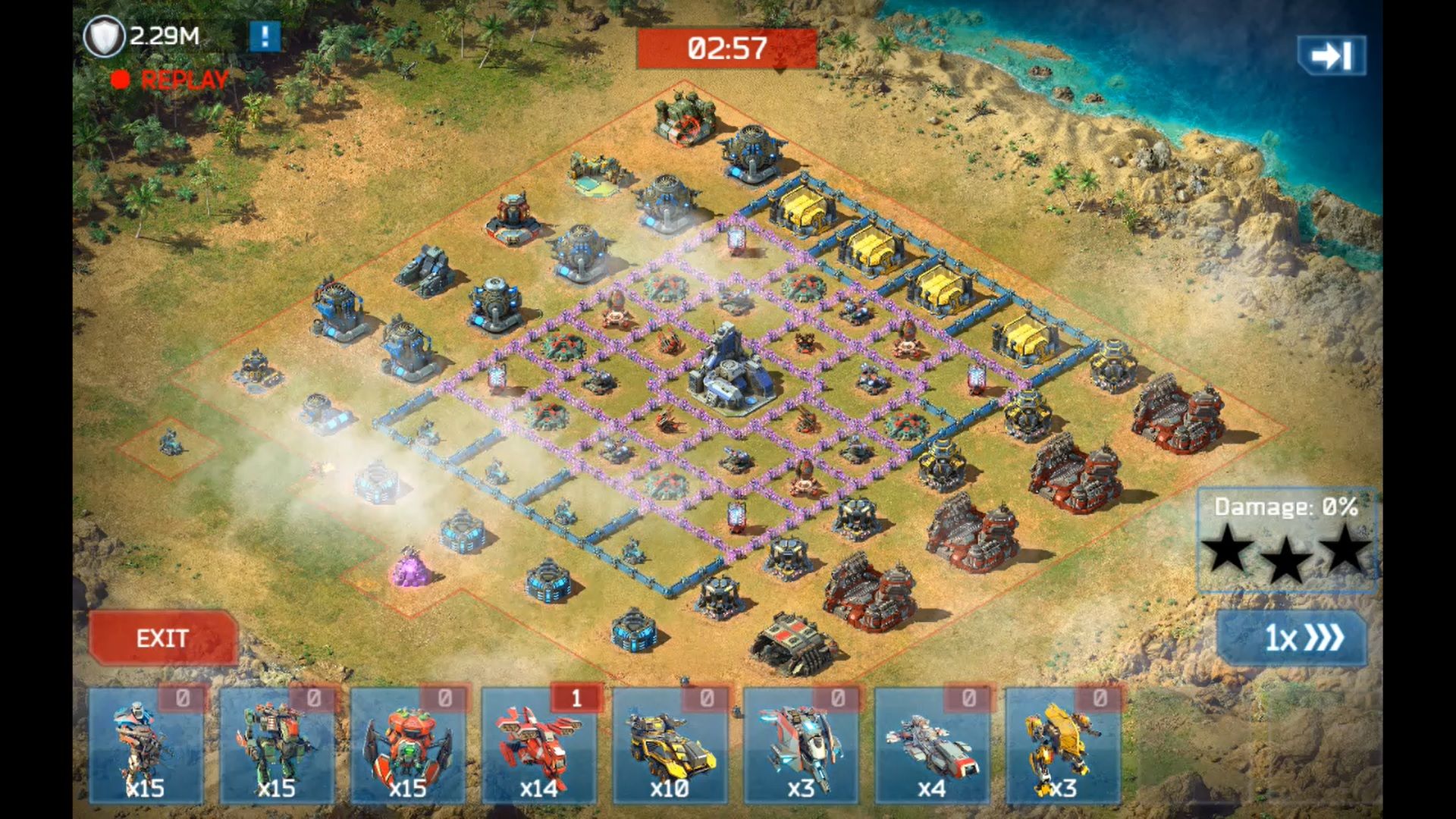Image resolution: width=1456 pixels, height=819 pixels.
Task: Skip to the end of the replay
Action: [x=1331, y=55]
